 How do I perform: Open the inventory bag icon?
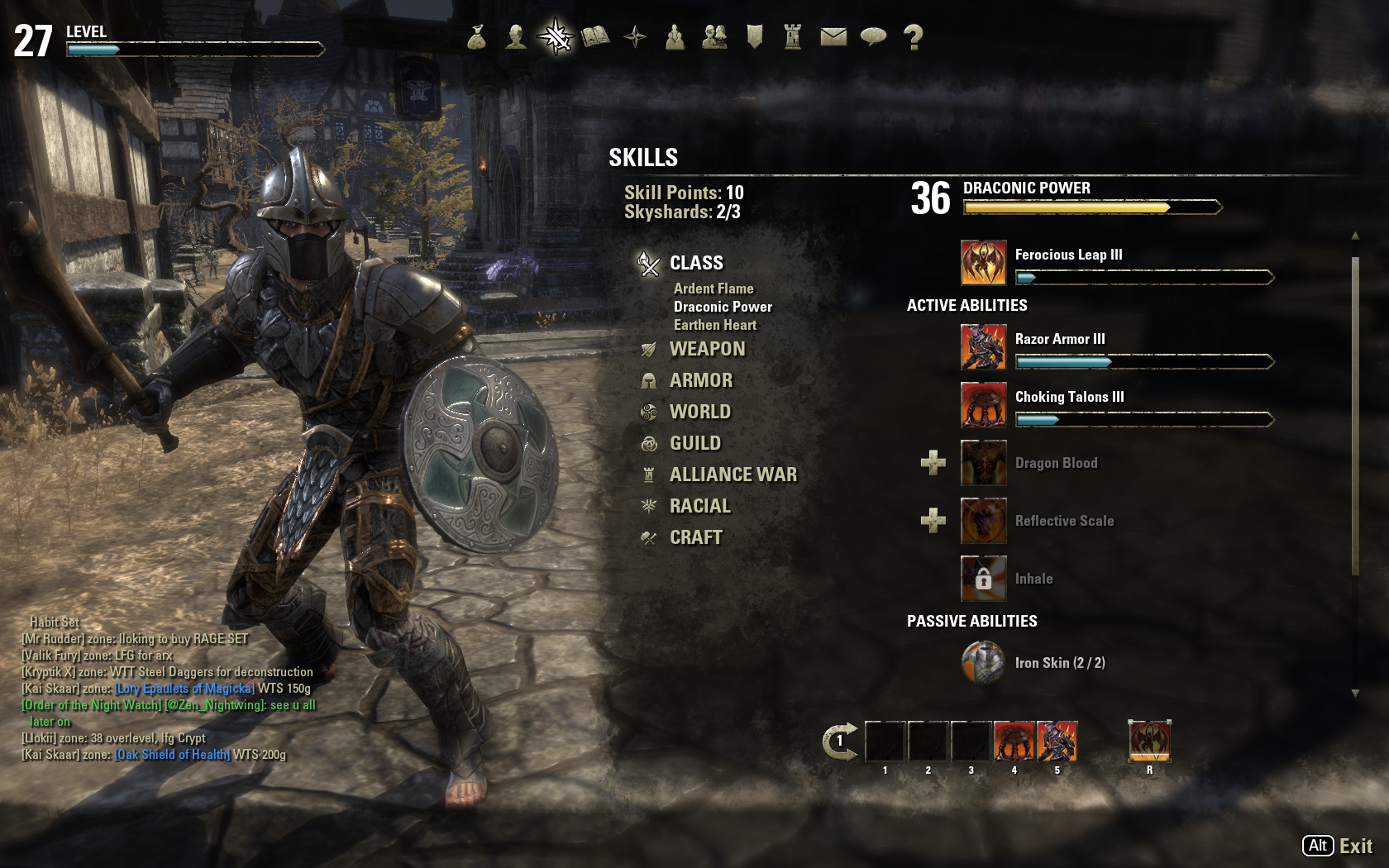tap(476, 37)
